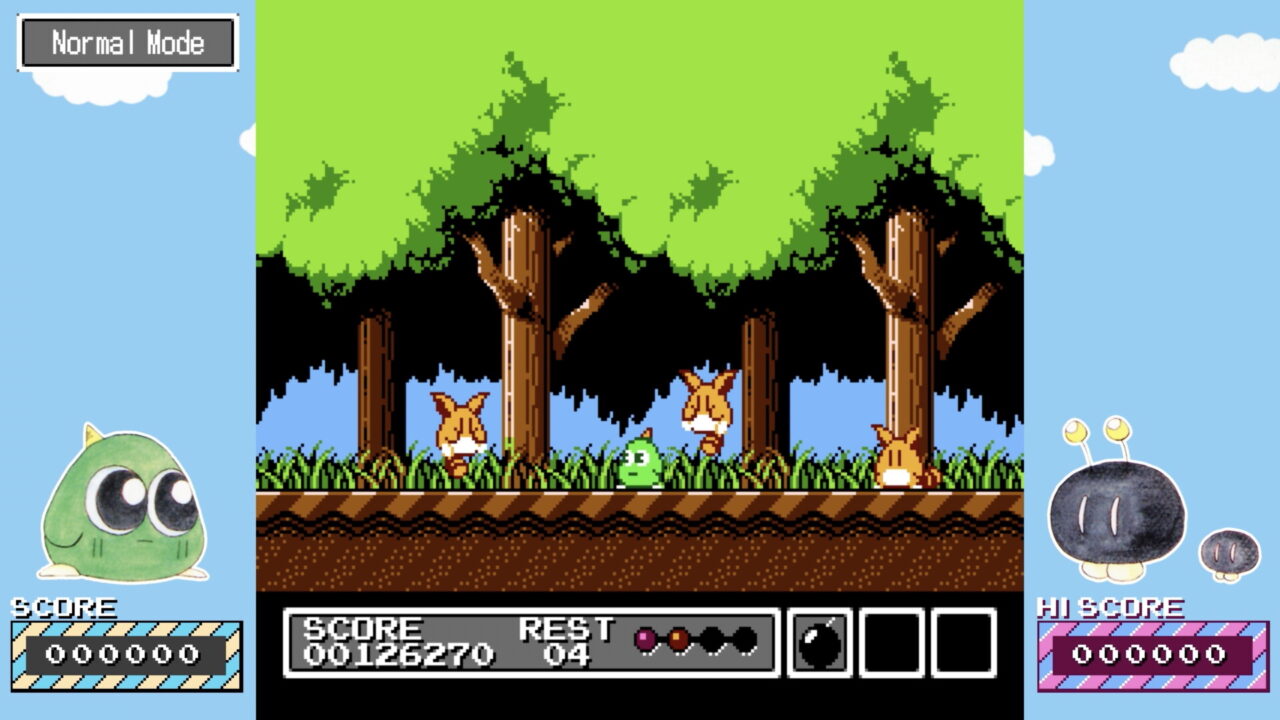This screenshot has height=720, width=1280.
Task: Open the Normal Mode selector
Action: click(128, 42)
